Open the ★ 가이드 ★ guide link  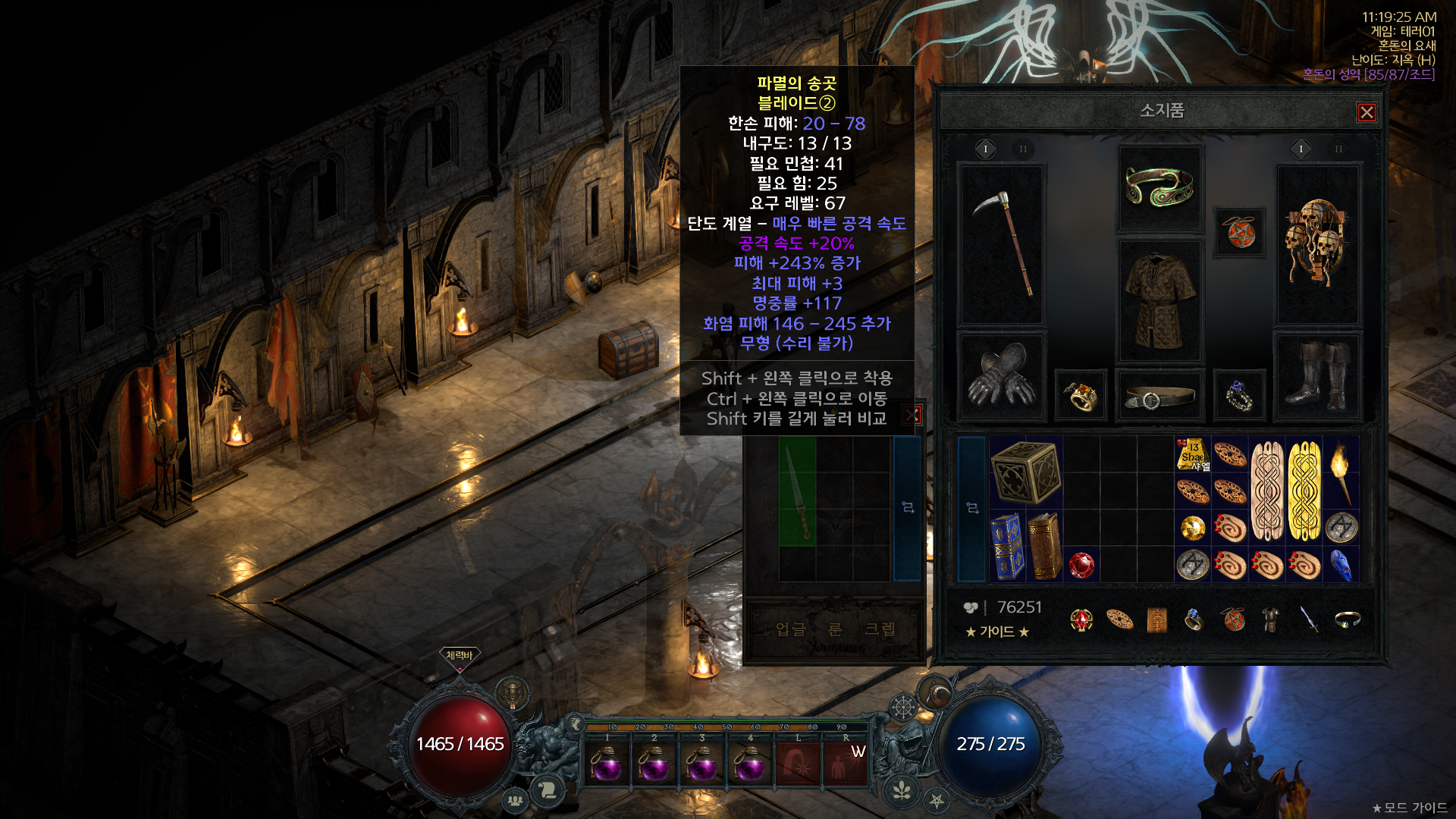click(996, 632)
